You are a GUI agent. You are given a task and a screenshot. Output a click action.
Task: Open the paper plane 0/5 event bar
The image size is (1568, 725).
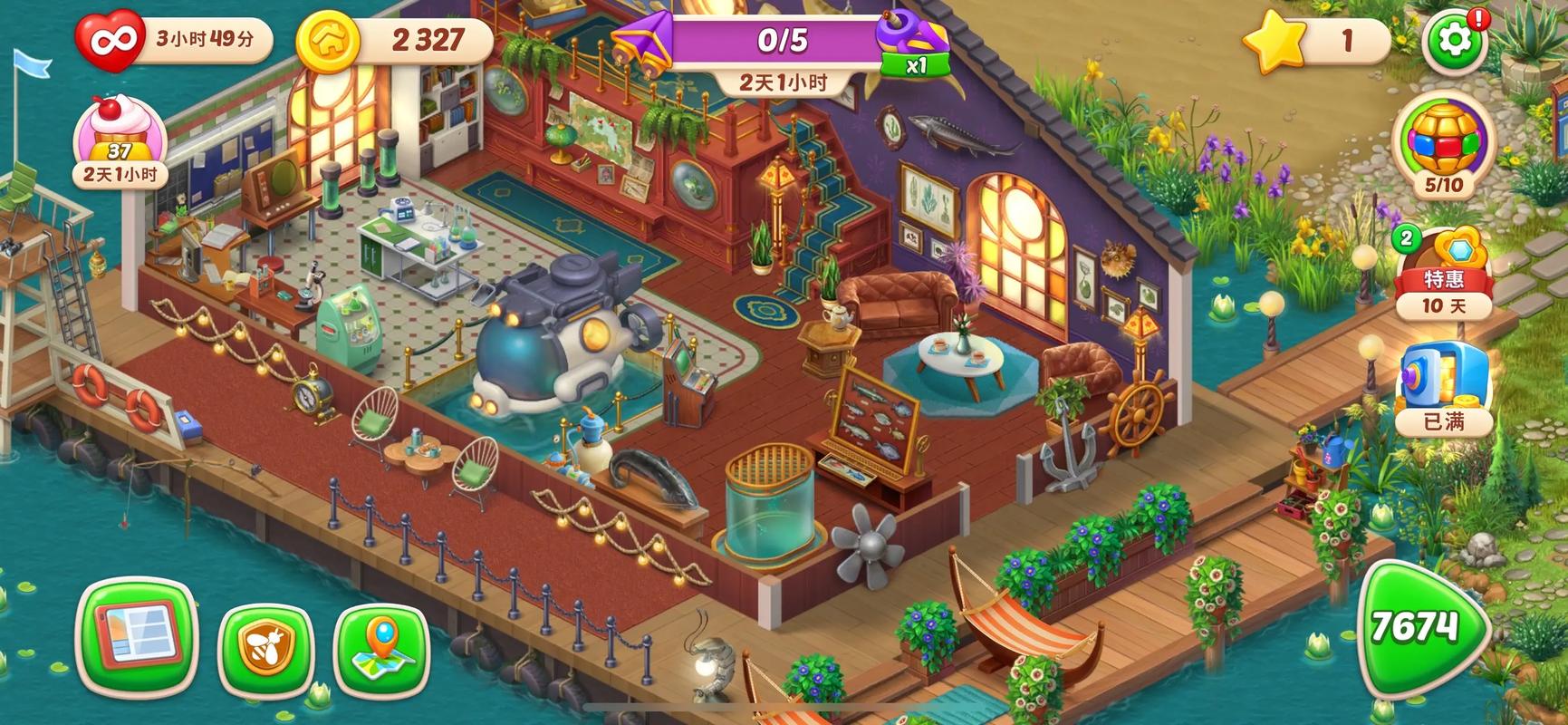[781, 41]
